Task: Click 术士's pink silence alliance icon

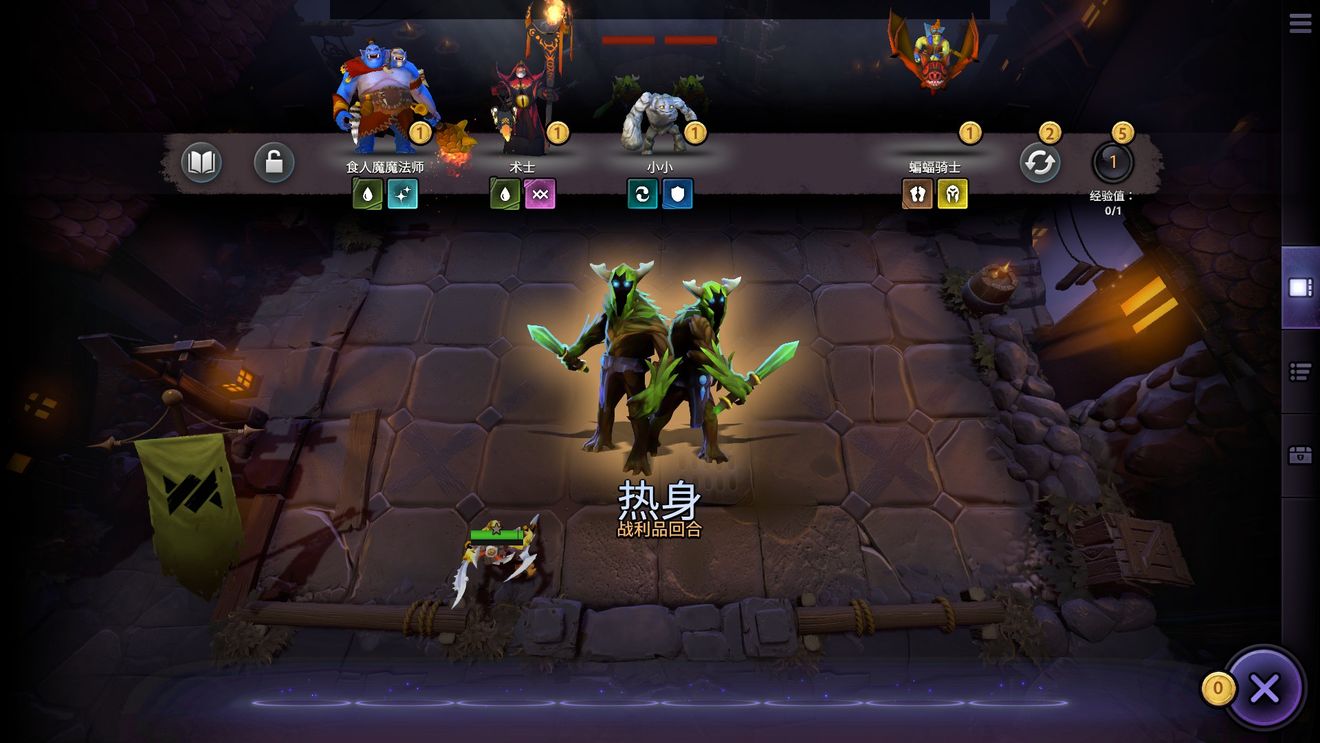Action: [x=540, y=194]
